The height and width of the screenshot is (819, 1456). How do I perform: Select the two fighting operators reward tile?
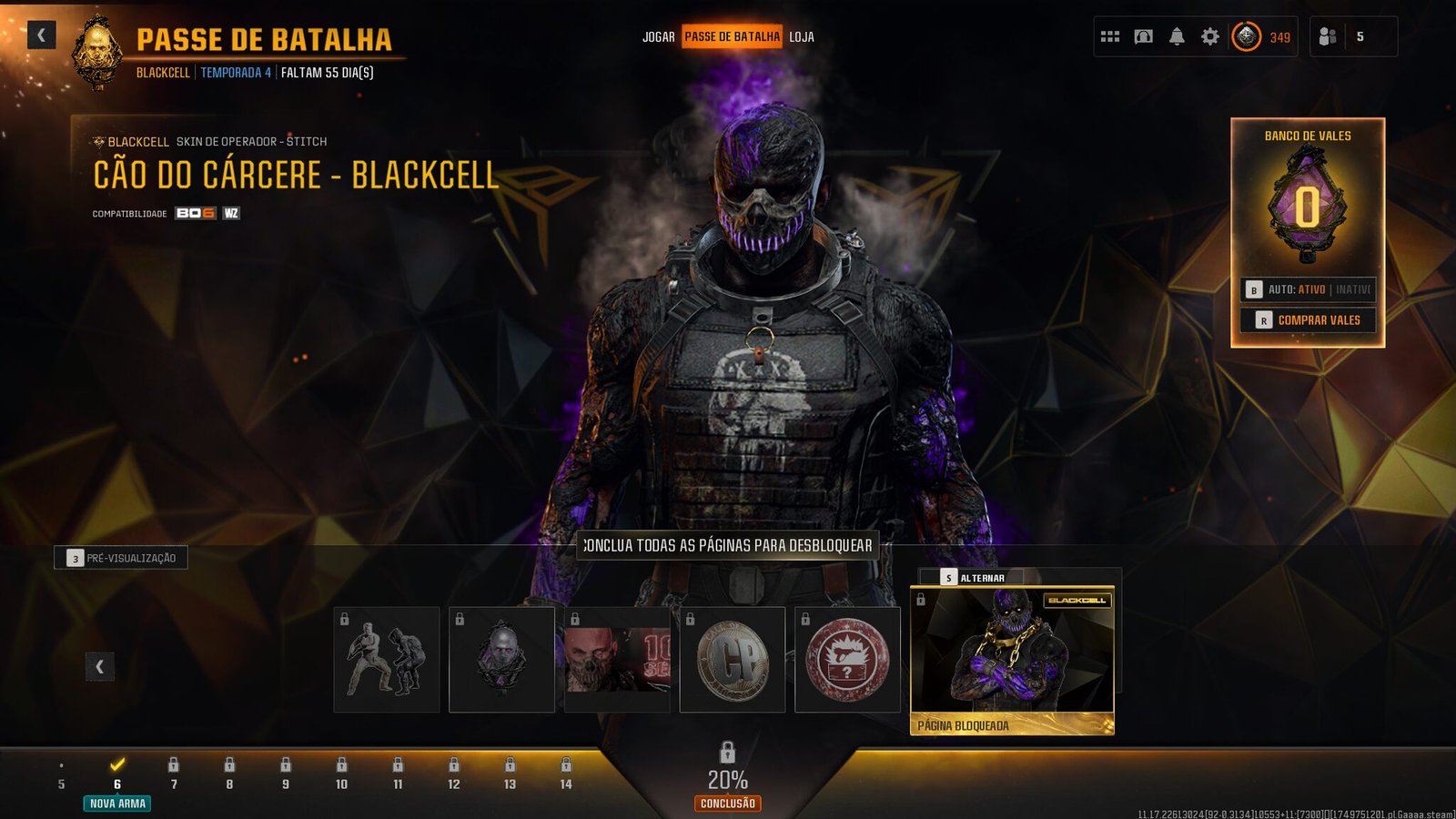pyautogui.click(x=387, y=660)
